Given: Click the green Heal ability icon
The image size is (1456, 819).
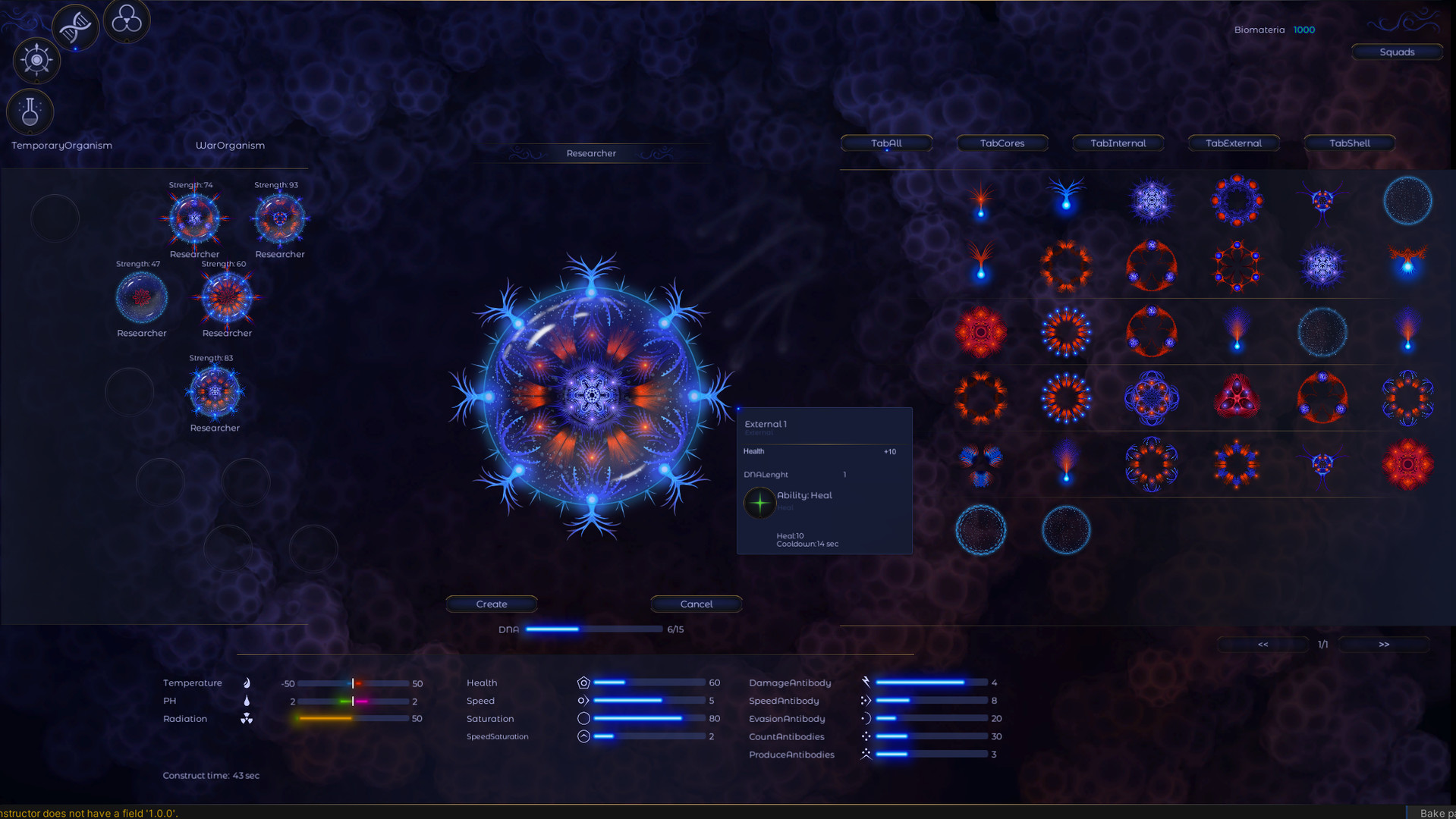Looking at the screenshot, I should (759, 503).
